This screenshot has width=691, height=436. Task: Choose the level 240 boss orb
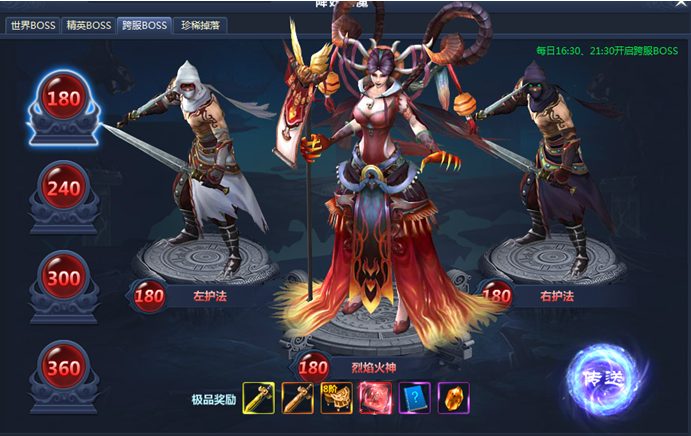[x=62, y=189]
